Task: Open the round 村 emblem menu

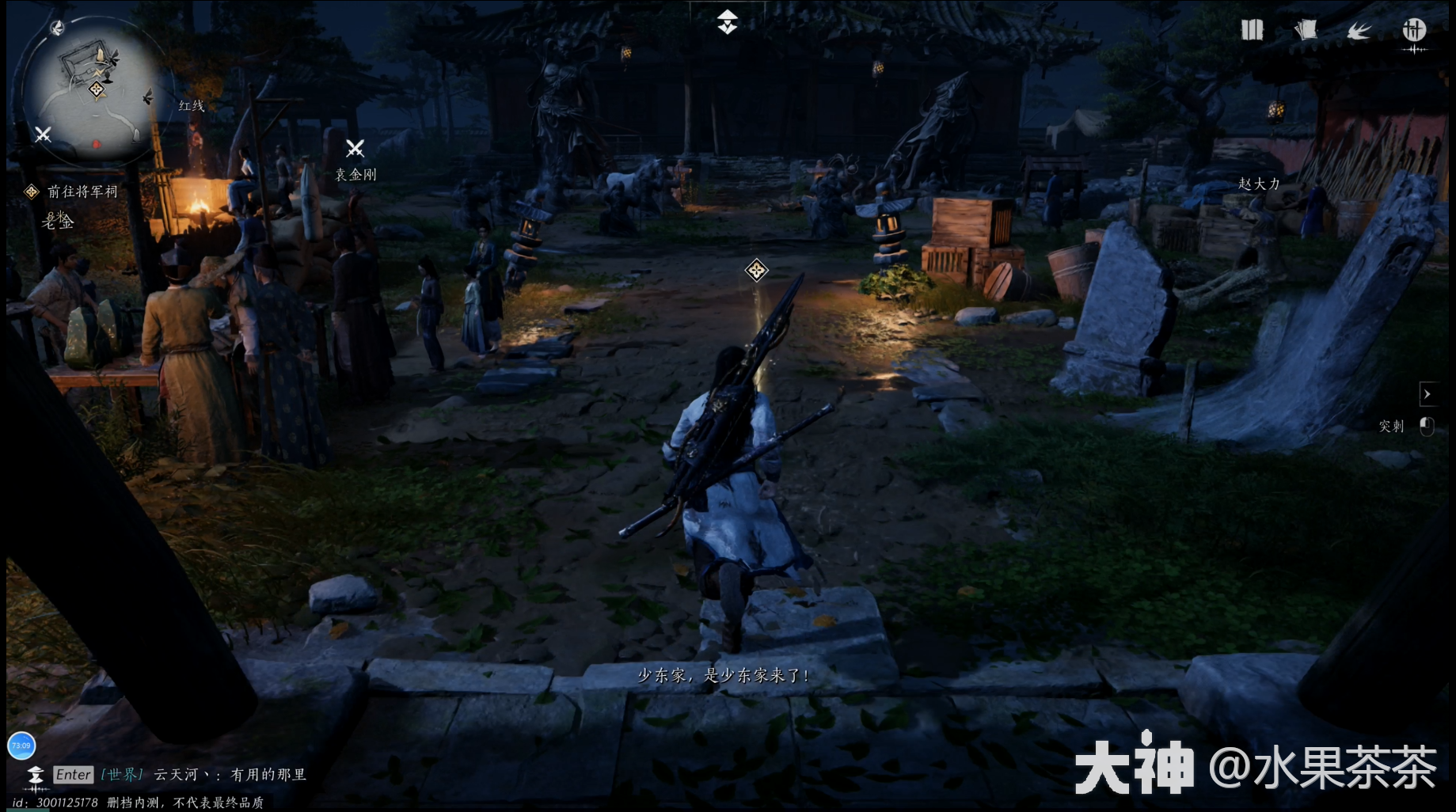Action: point(1414,31)
